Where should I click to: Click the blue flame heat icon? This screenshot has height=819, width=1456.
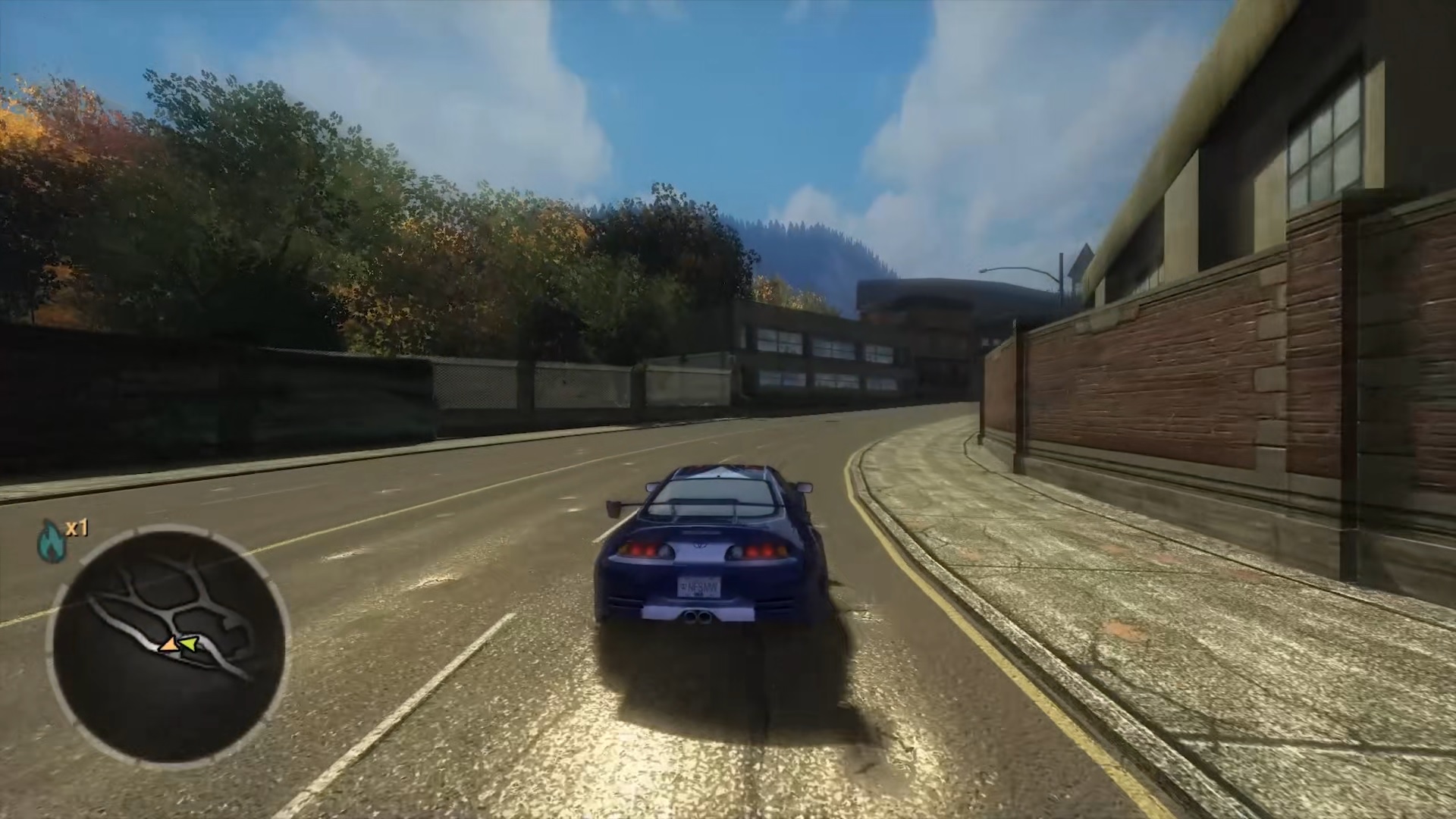50,540
